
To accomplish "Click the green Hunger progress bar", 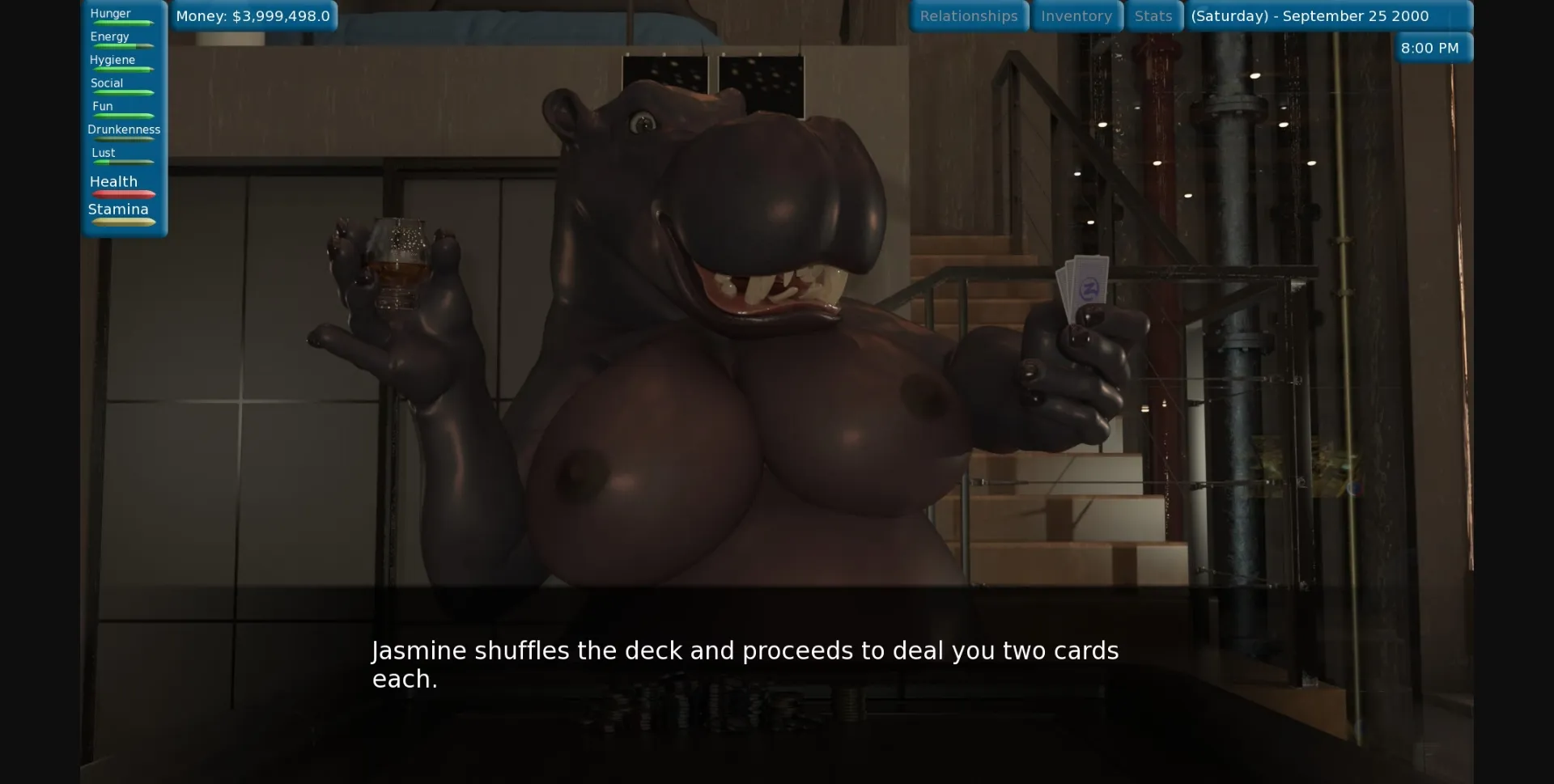I will [122, 22].
